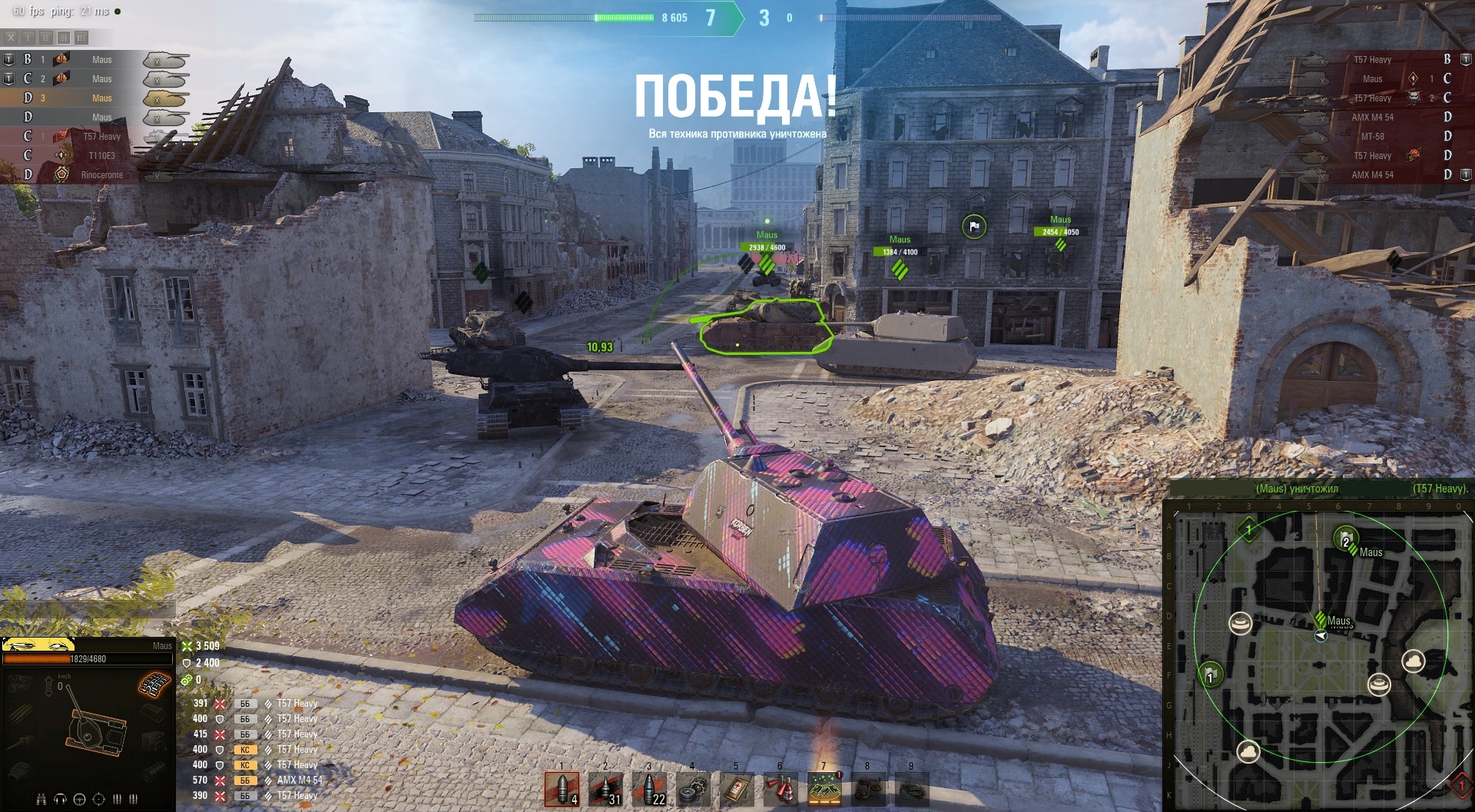
Task: Click the damaged tracks module icon
Action: tap(154, 684)
